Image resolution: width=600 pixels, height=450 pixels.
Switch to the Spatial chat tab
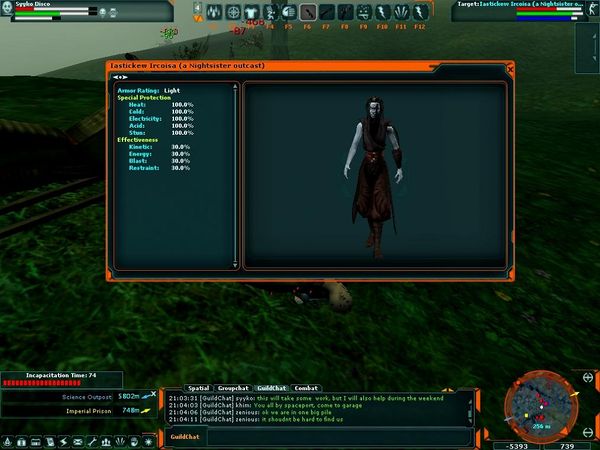[x=198, y=387]
